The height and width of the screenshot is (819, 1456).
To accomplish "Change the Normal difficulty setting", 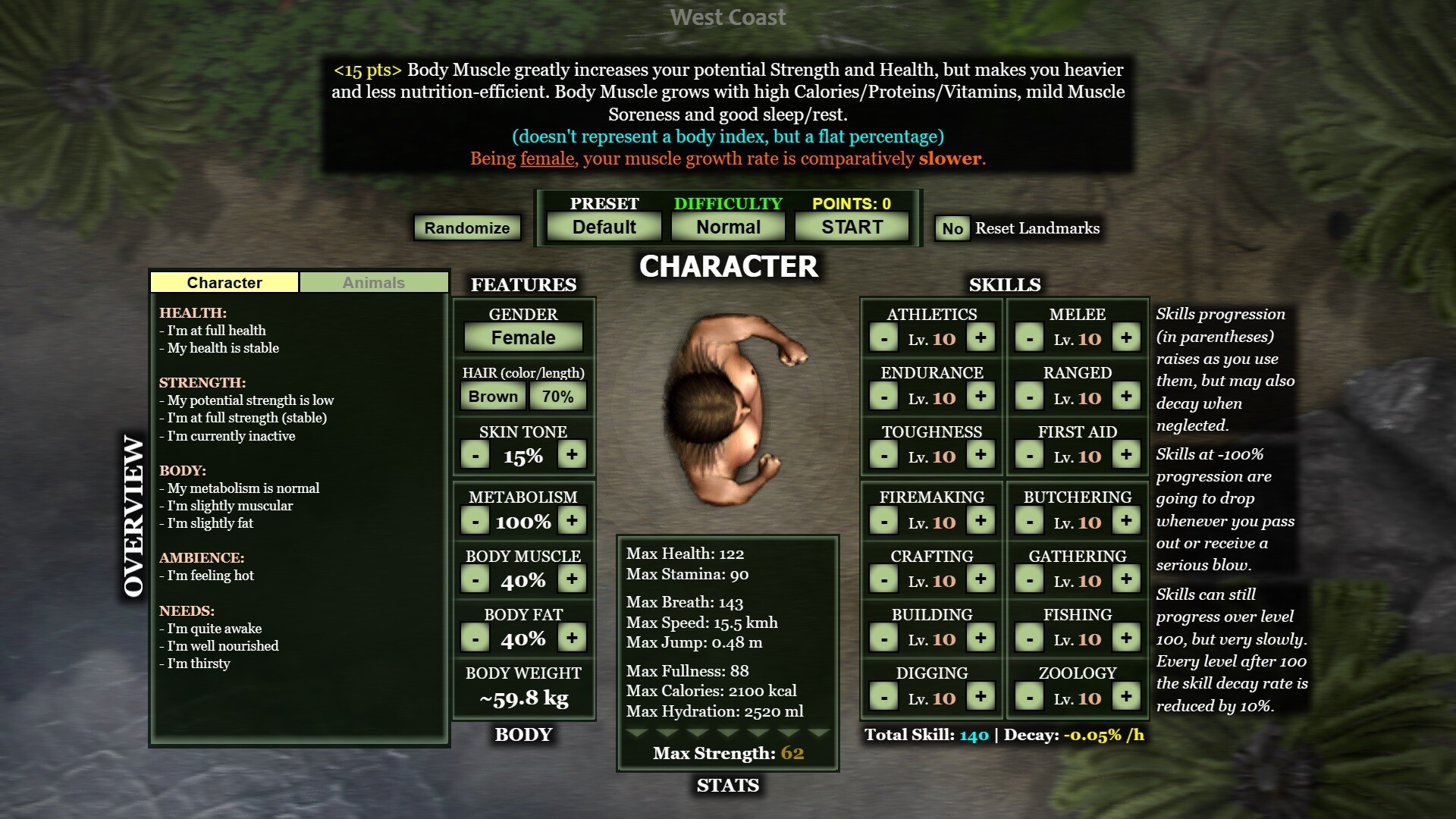I will (x=728, y=227).
